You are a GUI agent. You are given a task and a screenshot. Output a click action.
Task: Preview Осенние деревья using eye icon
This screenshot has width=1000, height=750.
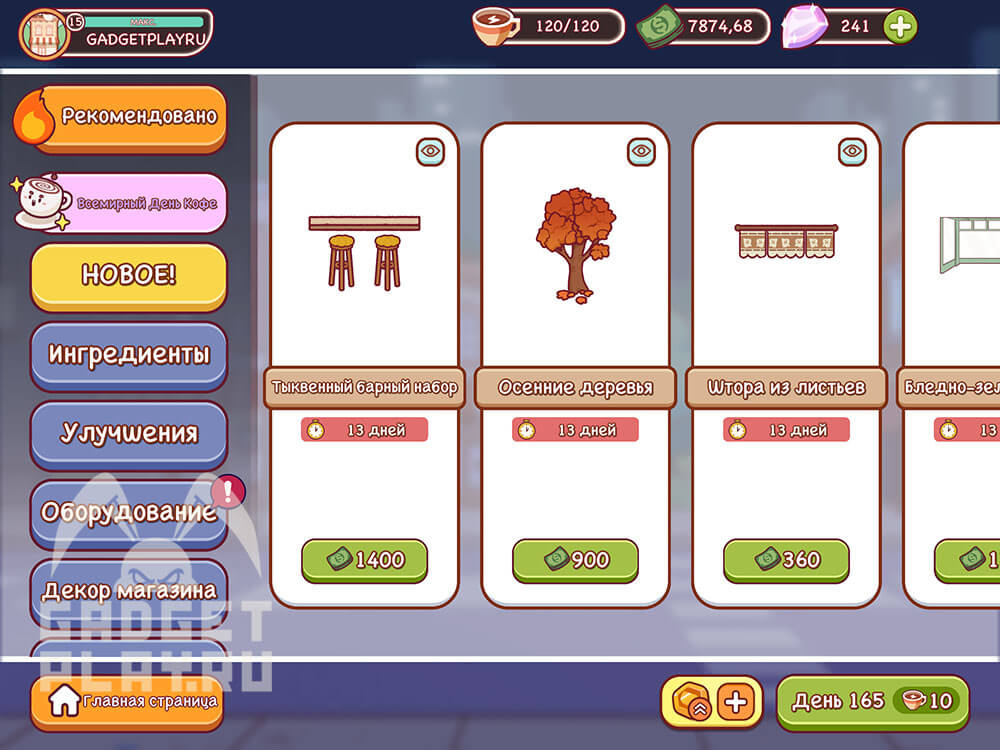(x=641, y=152)
